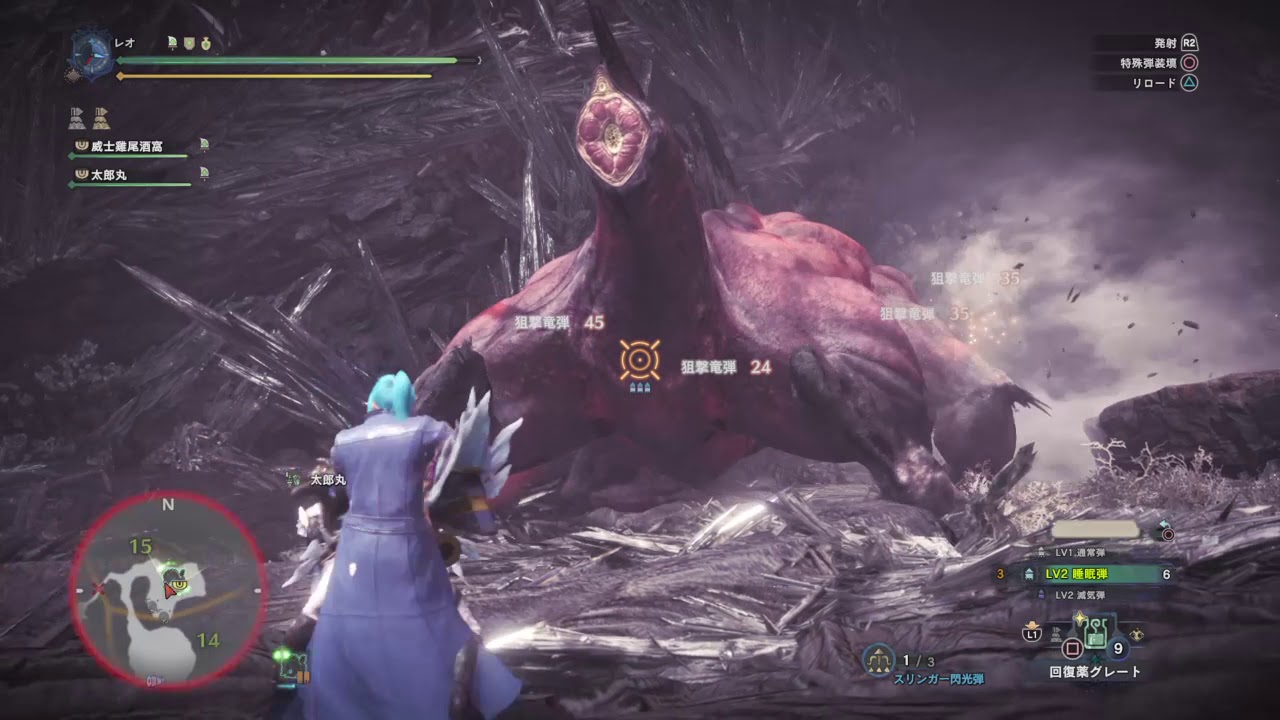Click the seed buff icon beside the shield
This screenshot has width=1280, height=720.
pos(205,44)
